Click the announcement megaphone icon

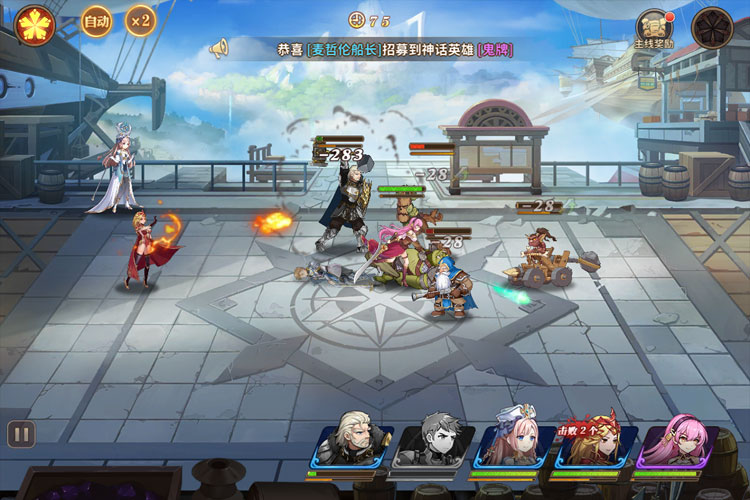(219, 48)
